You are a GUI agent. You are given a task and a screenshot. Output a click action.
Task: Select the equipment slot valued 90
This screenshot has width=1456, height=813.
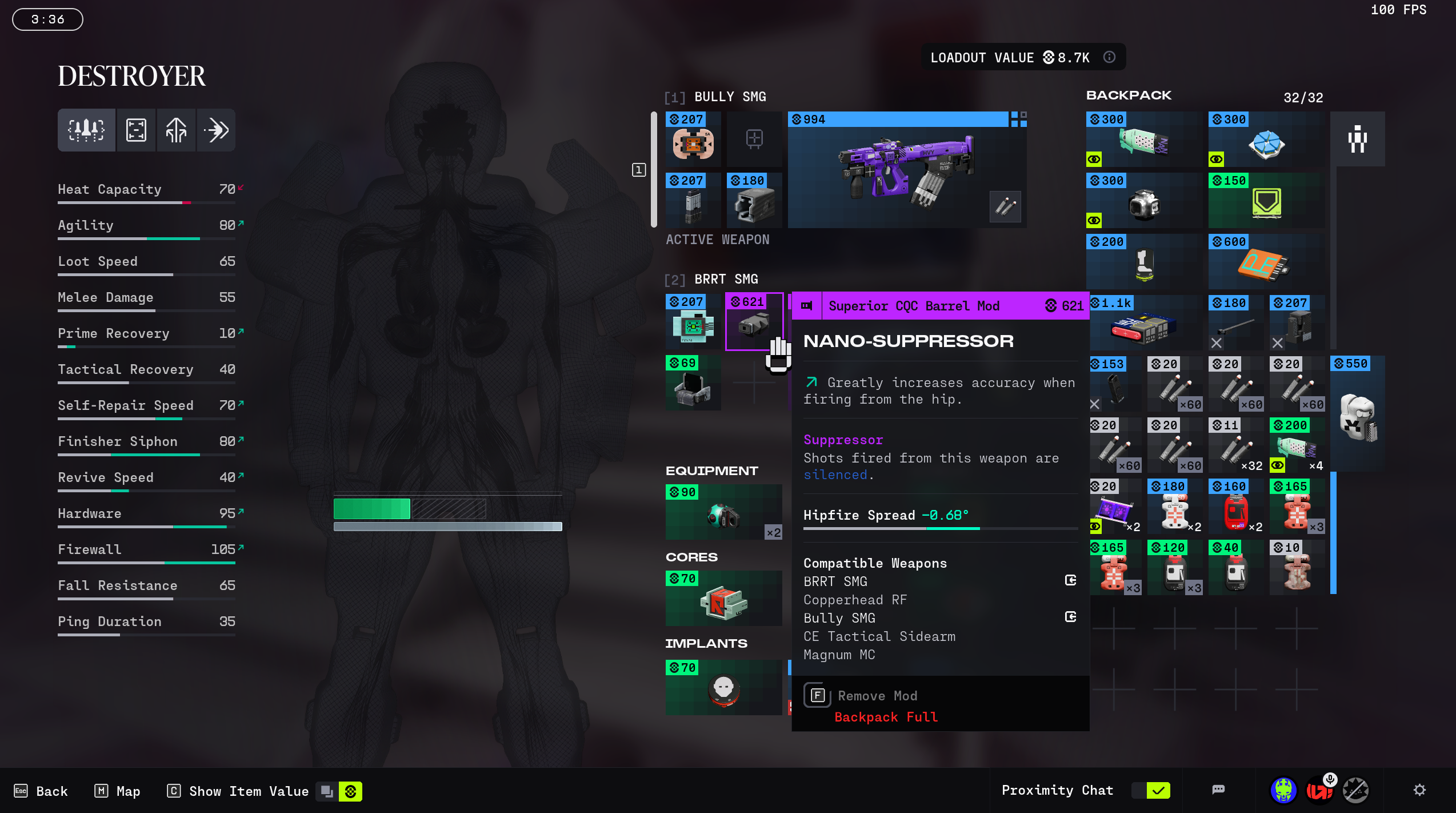coord(723,512)
